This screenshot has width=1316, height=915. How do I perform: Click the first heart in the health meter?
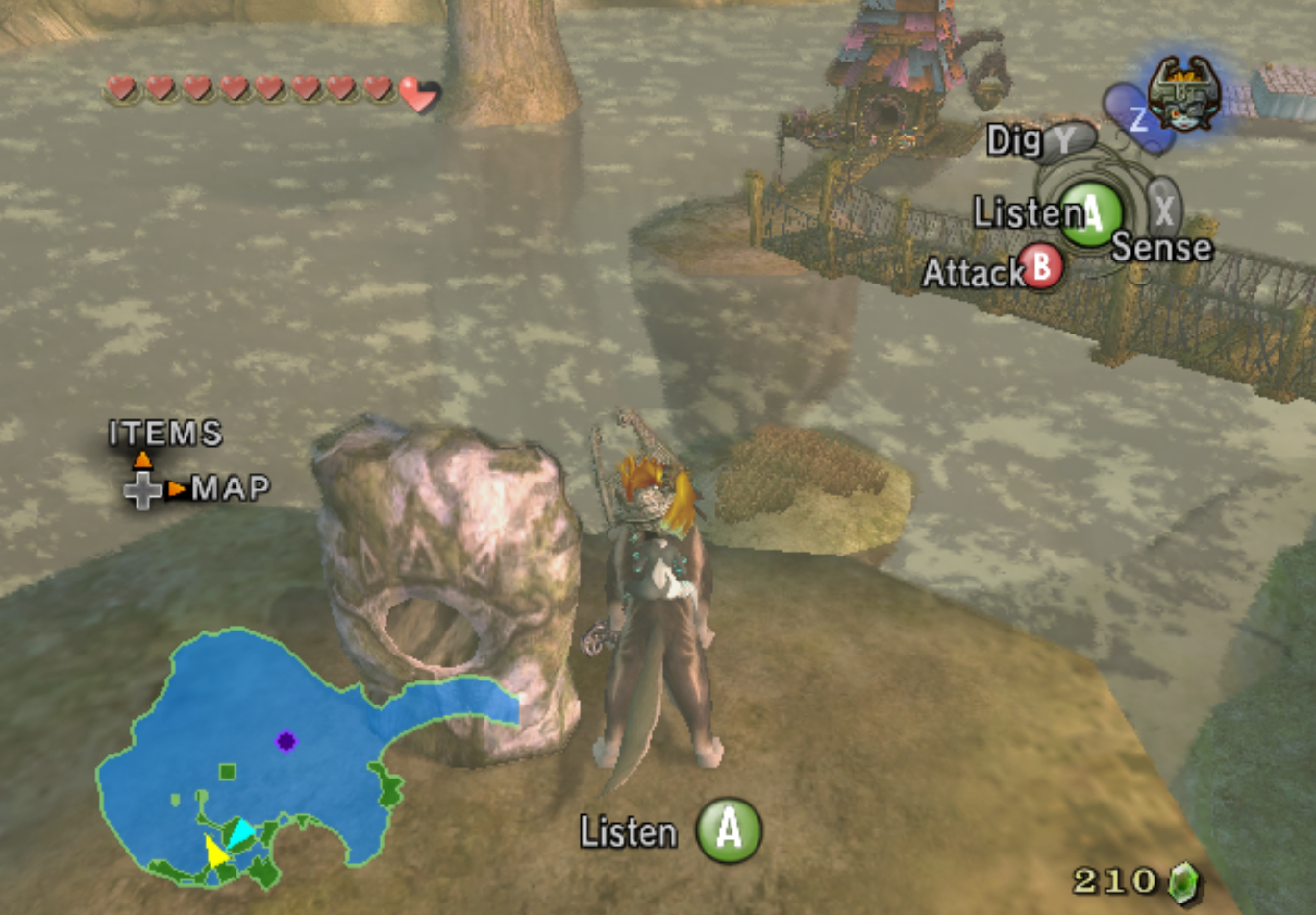119,88
